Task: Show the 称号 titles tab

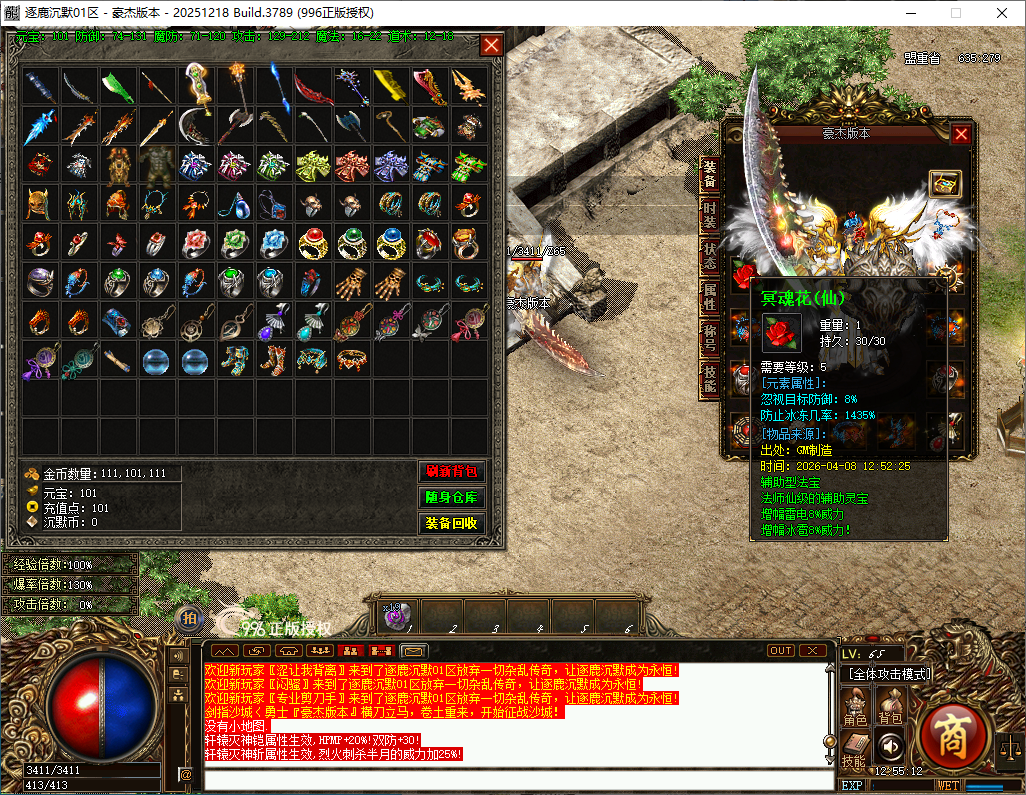Action: (709, 336)
